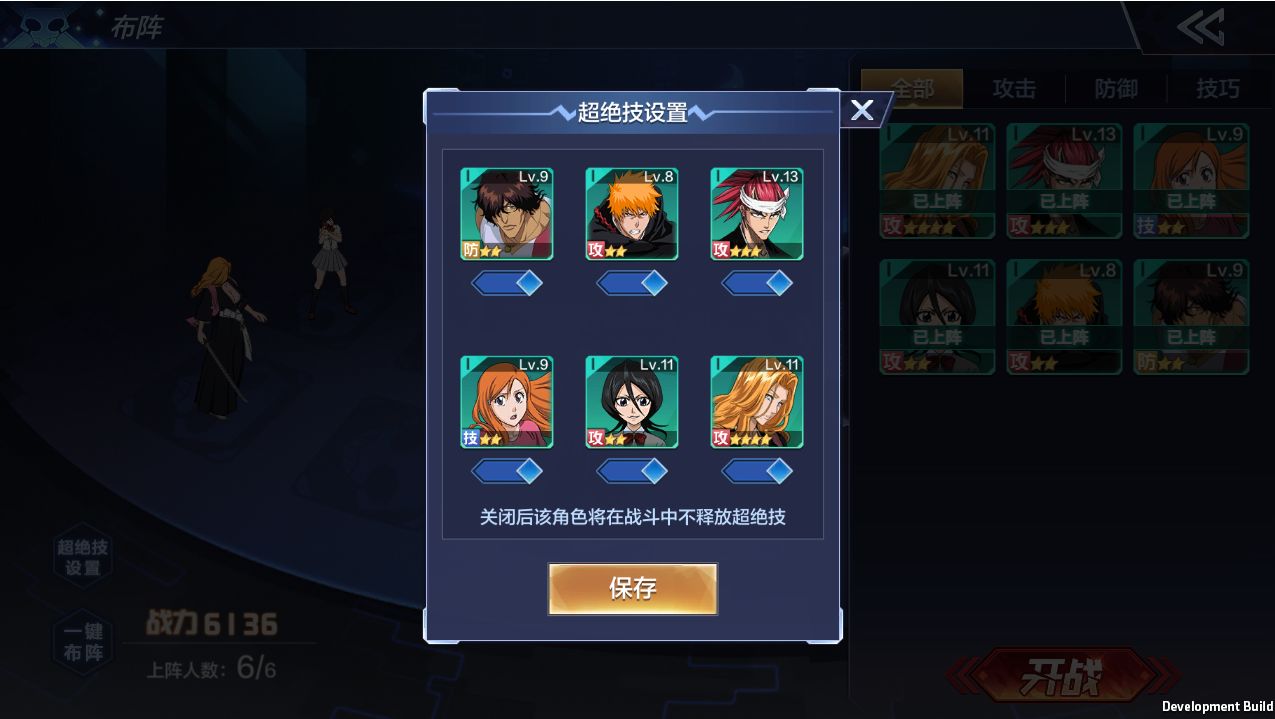Select the Lv.11 Rangiku portrait in dialog

click(757, 402)
